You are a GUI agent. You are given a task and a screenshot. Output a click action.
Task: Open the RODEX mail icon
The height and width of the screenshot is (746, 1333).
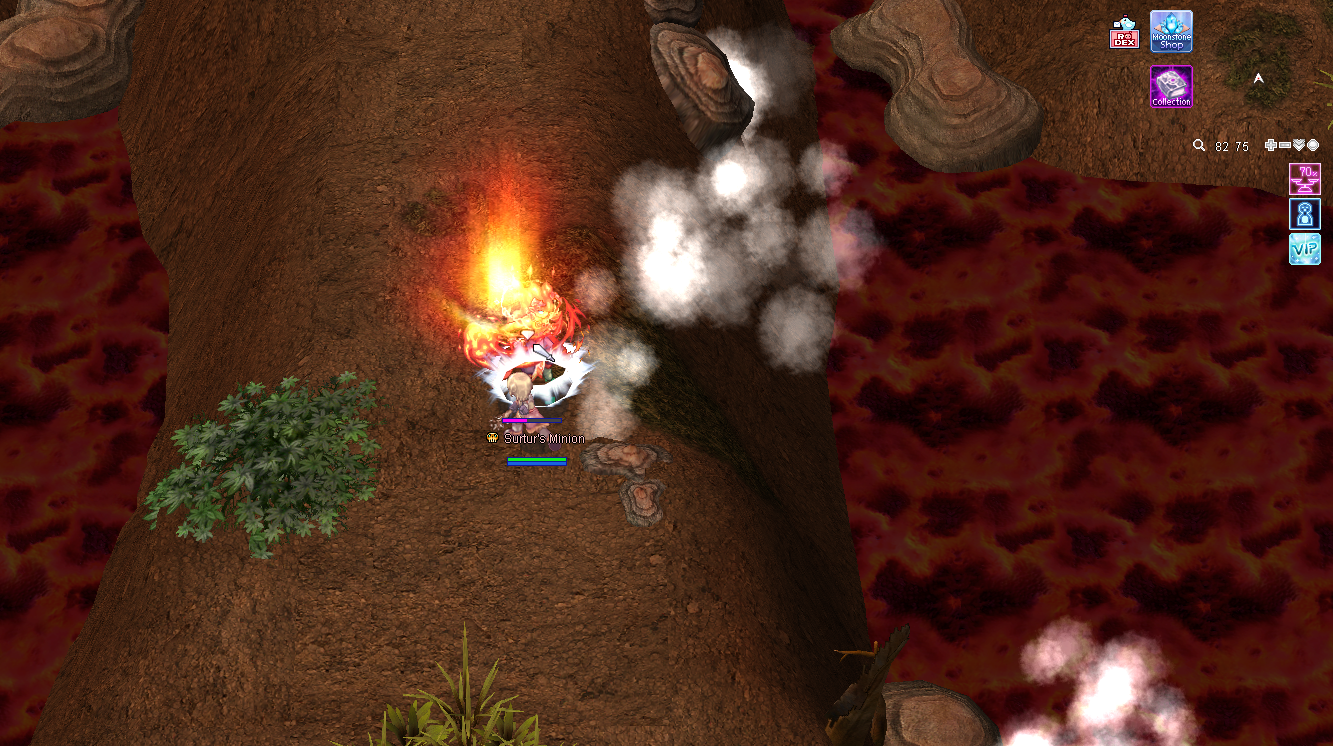1125,34
